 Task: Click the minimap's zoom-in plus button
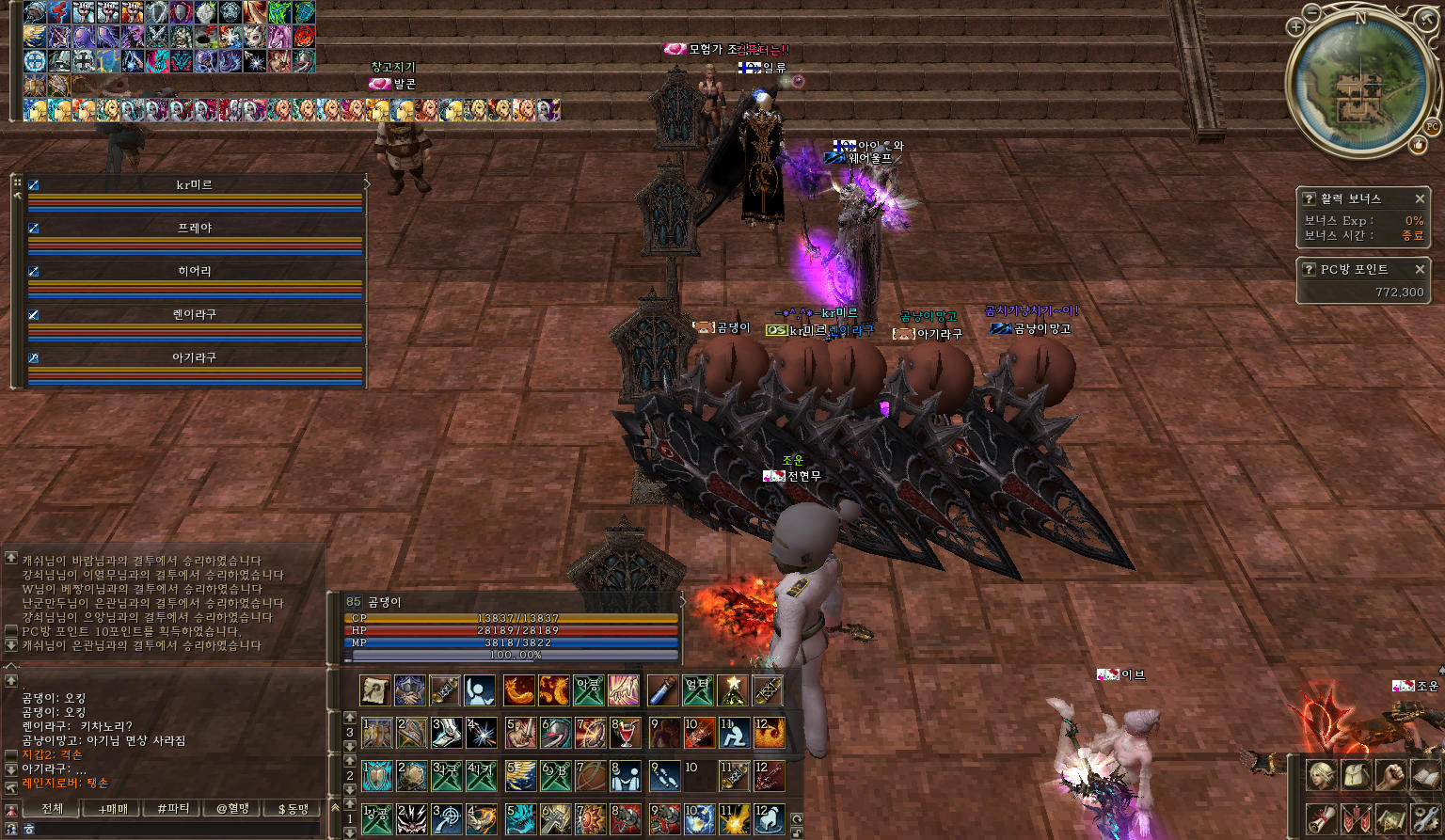point(1295,27)
